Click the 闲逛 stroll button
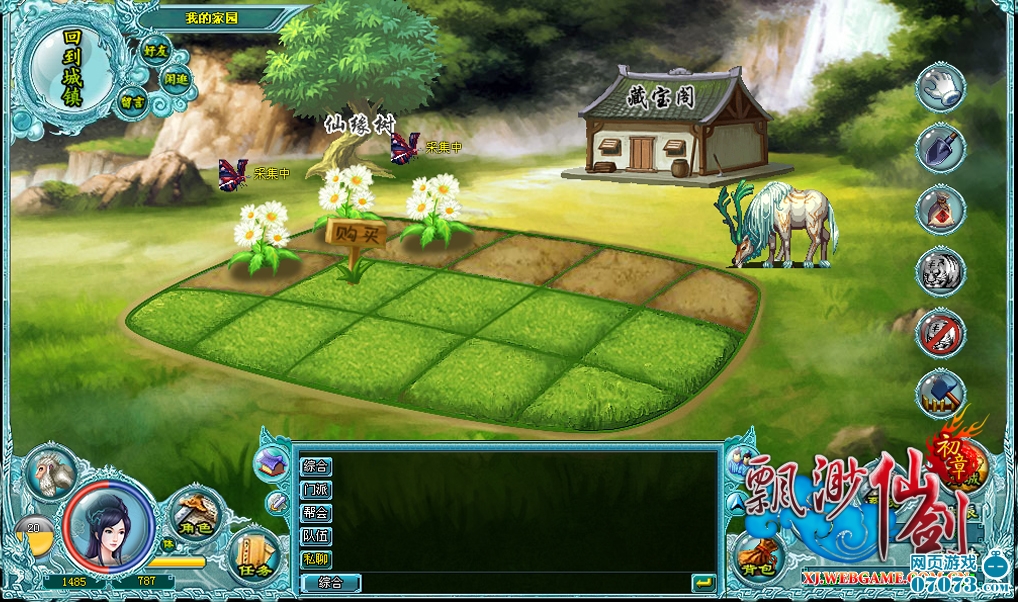The width and height of the screenshot is (1018, 602). click(x=176, y=80)
